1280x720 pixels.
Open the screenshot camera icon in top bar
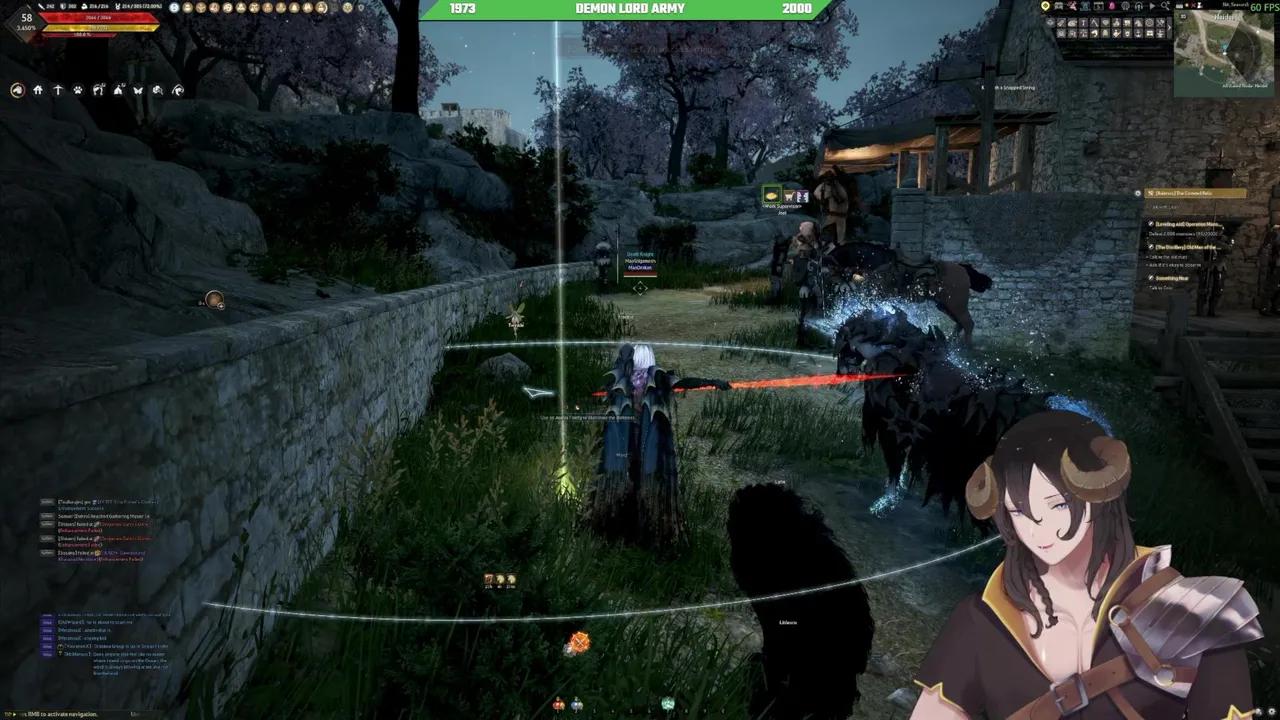(1058, 6)
